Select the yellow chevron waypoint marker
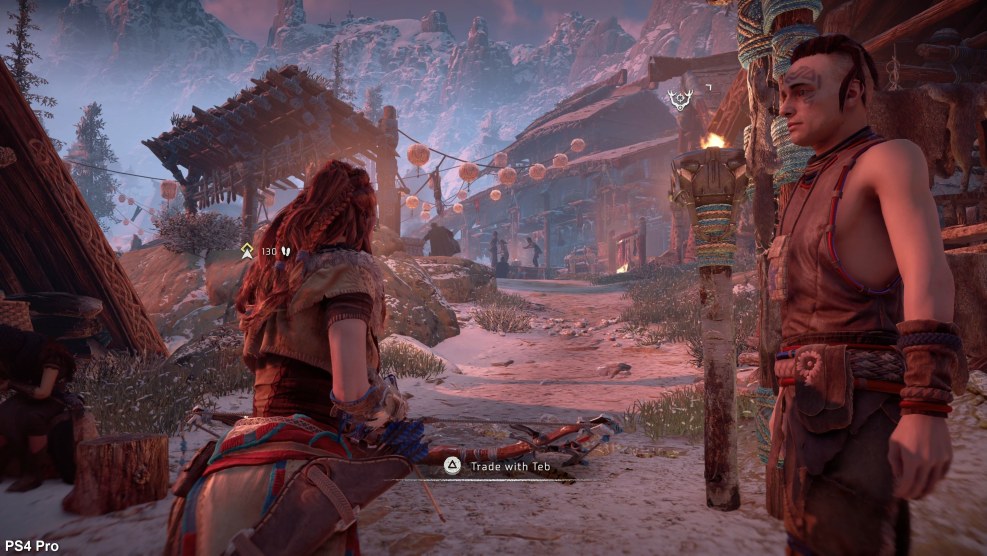This screenshot has height=556, width=987. pos(246,251)
